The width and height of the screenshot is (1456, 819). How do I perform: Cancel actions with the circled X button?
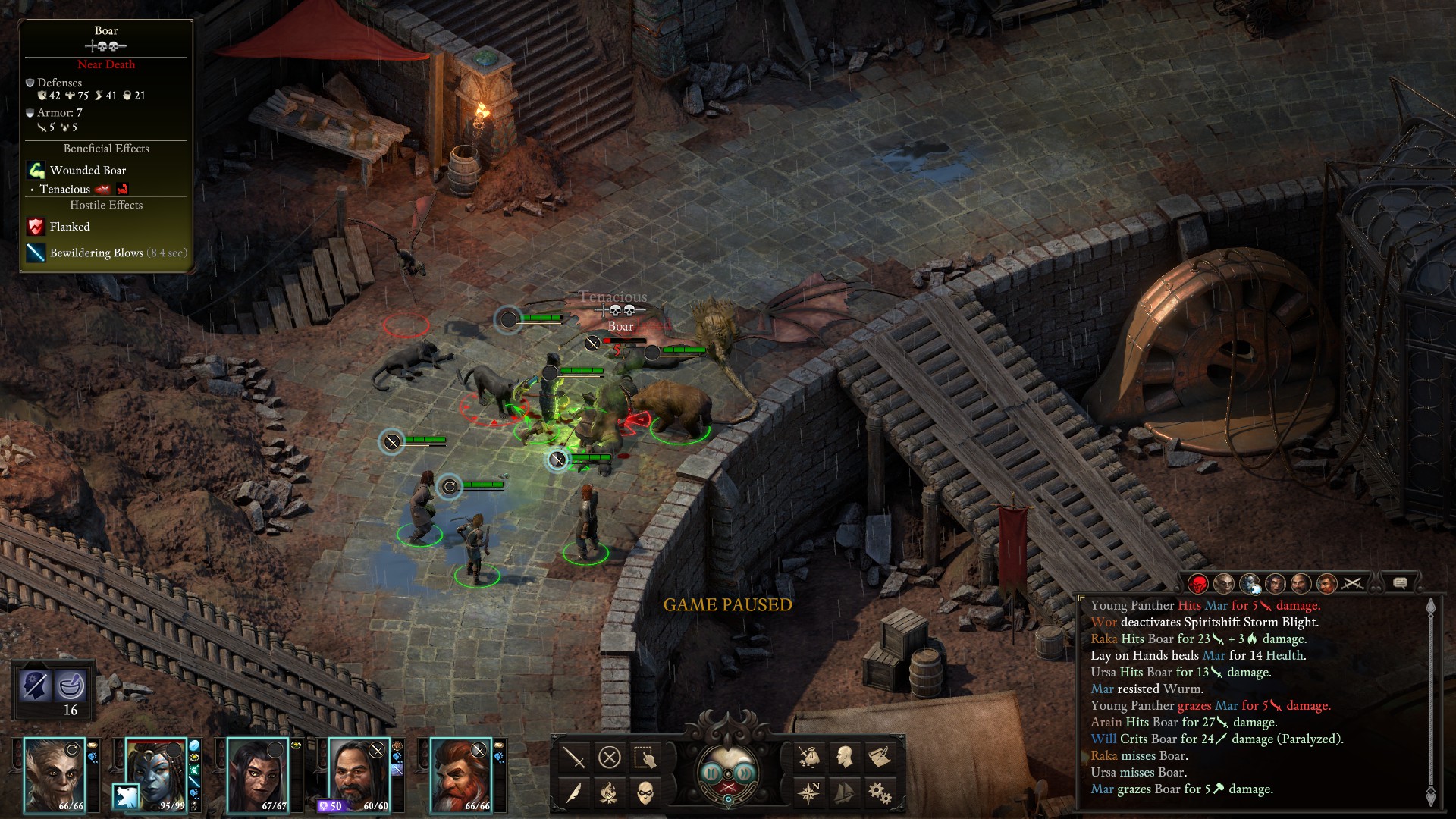tap(610, 757)
